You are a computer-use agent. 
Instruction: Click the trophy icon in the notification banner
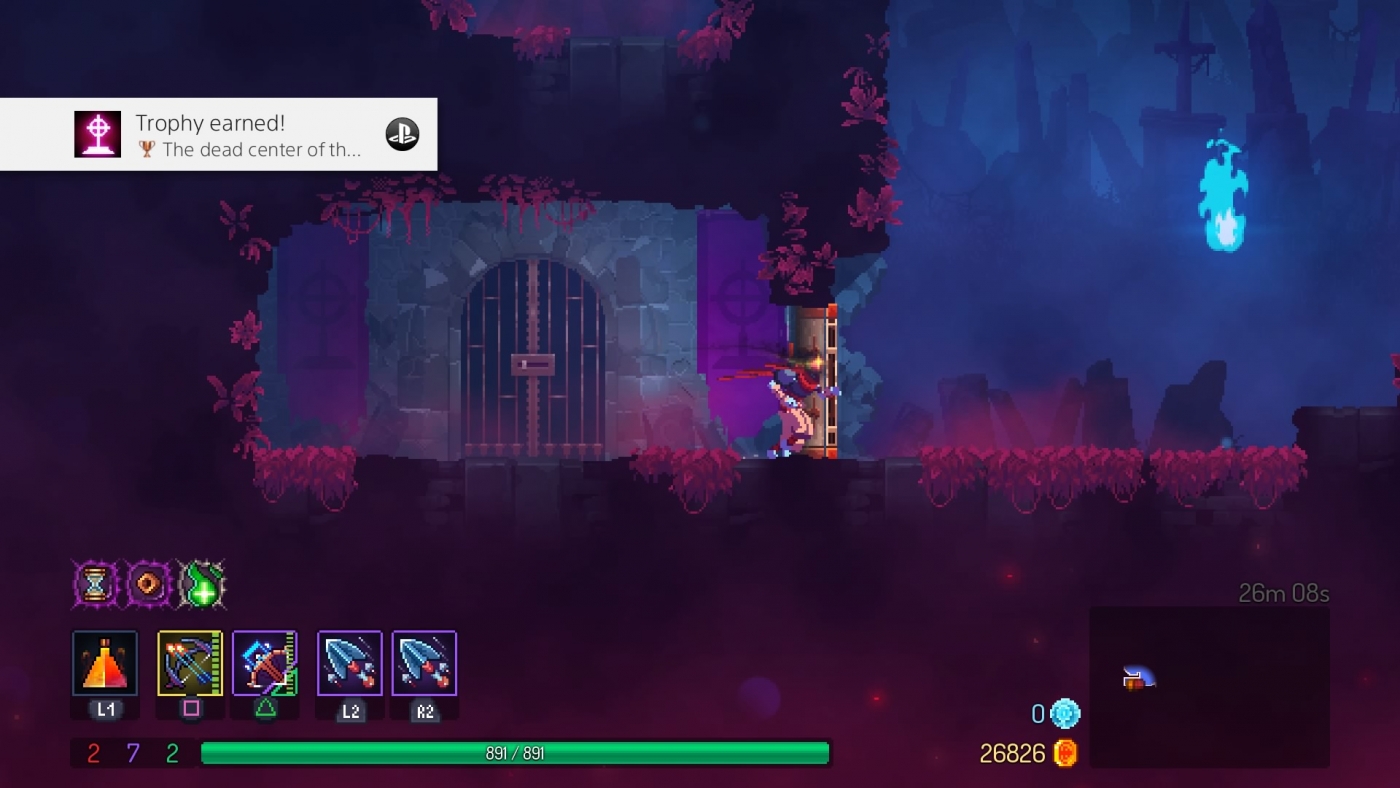coord(98,132)
